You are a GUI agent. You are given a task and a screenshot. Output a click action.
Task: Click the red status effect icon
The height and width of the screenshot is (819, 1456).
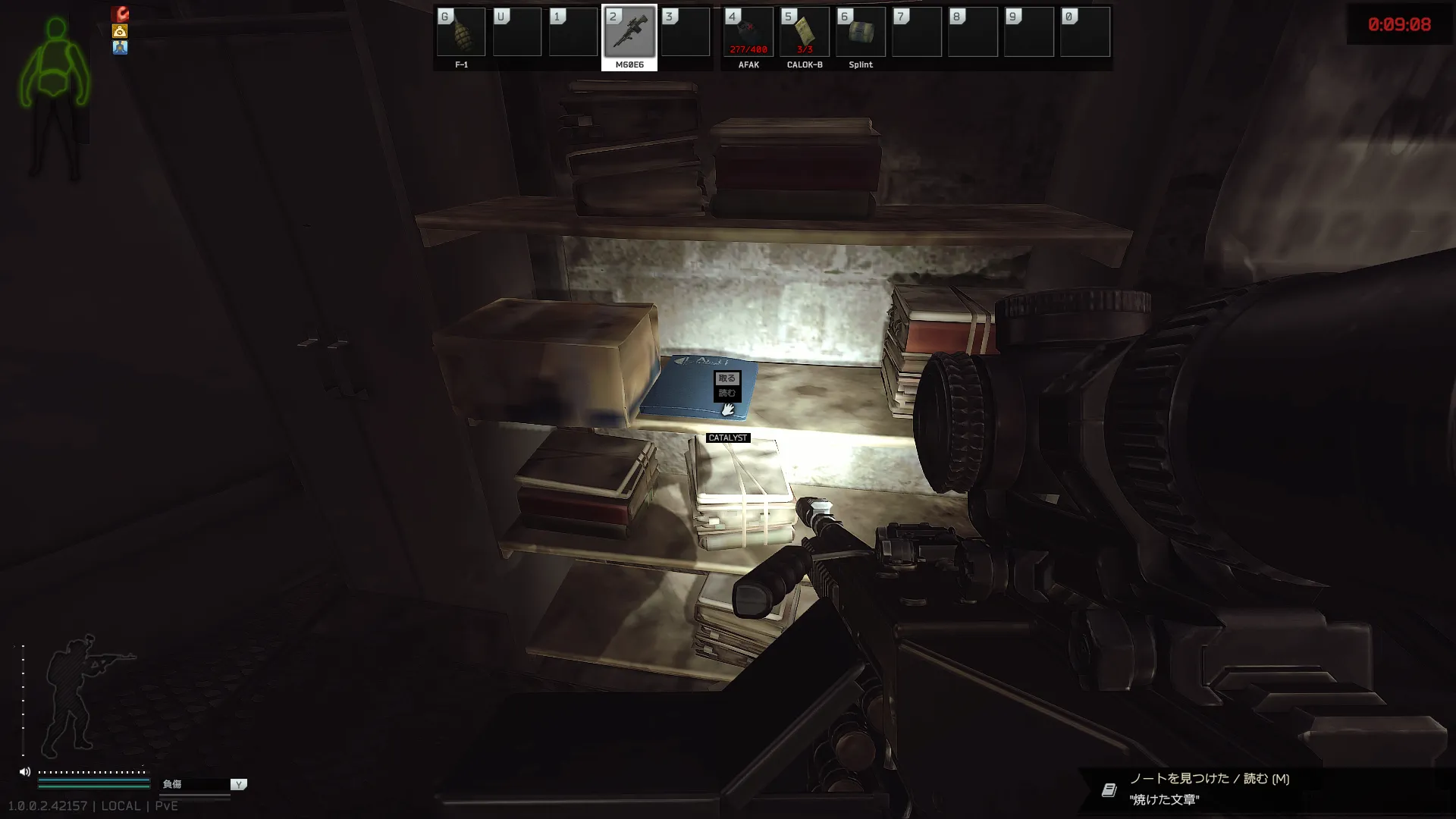point(120,14)
